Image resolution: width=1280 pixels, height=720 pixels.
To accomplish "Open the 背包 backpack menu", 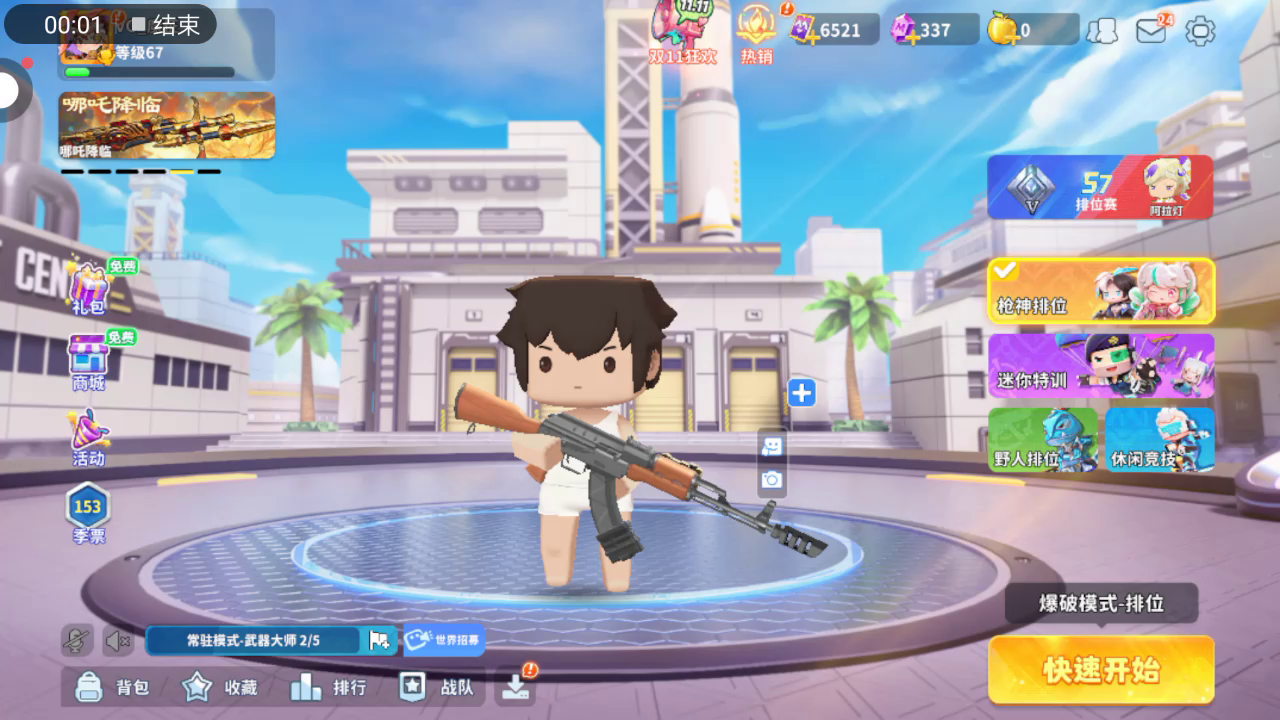I will [113, 687].
